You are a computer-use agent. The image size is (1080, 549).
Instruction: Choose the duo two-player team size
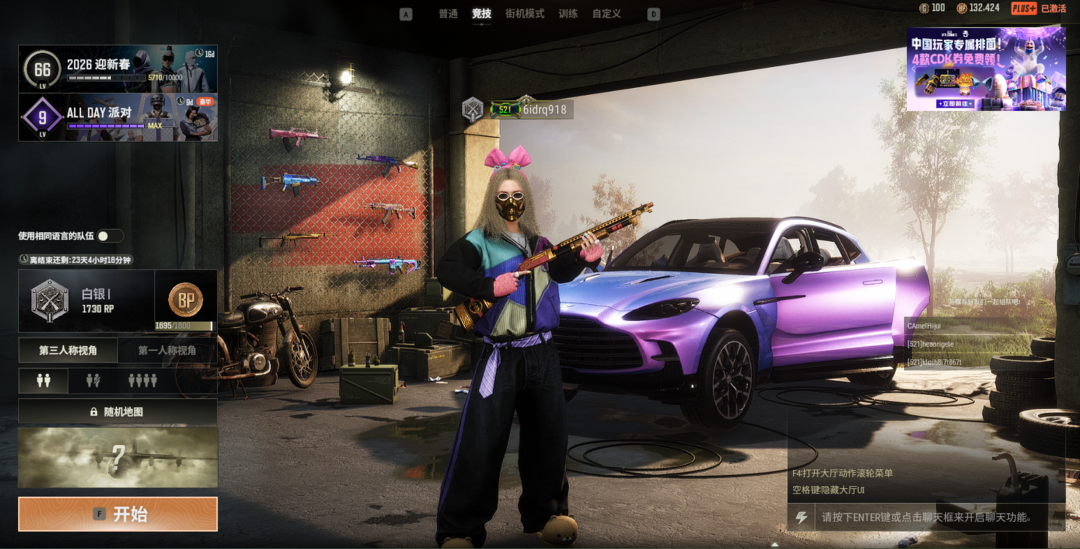click(93, 381)
